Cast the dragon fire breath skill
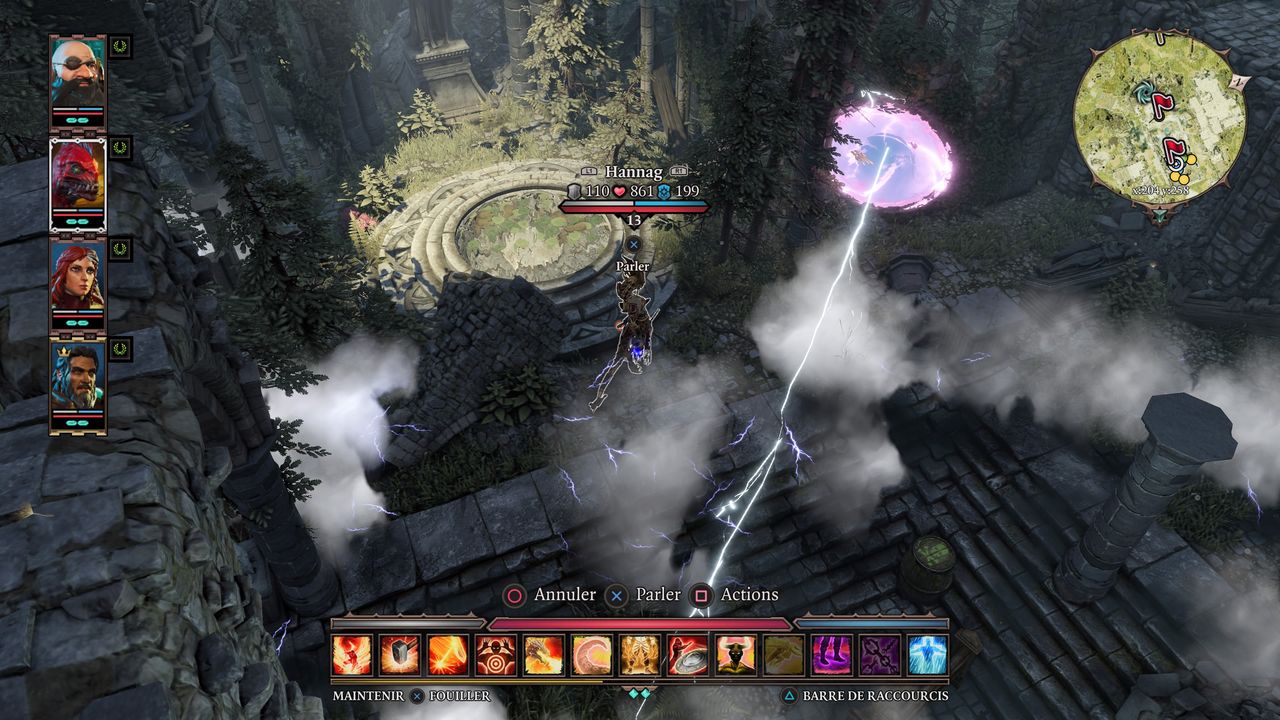1280x720 pixels. 544,655
